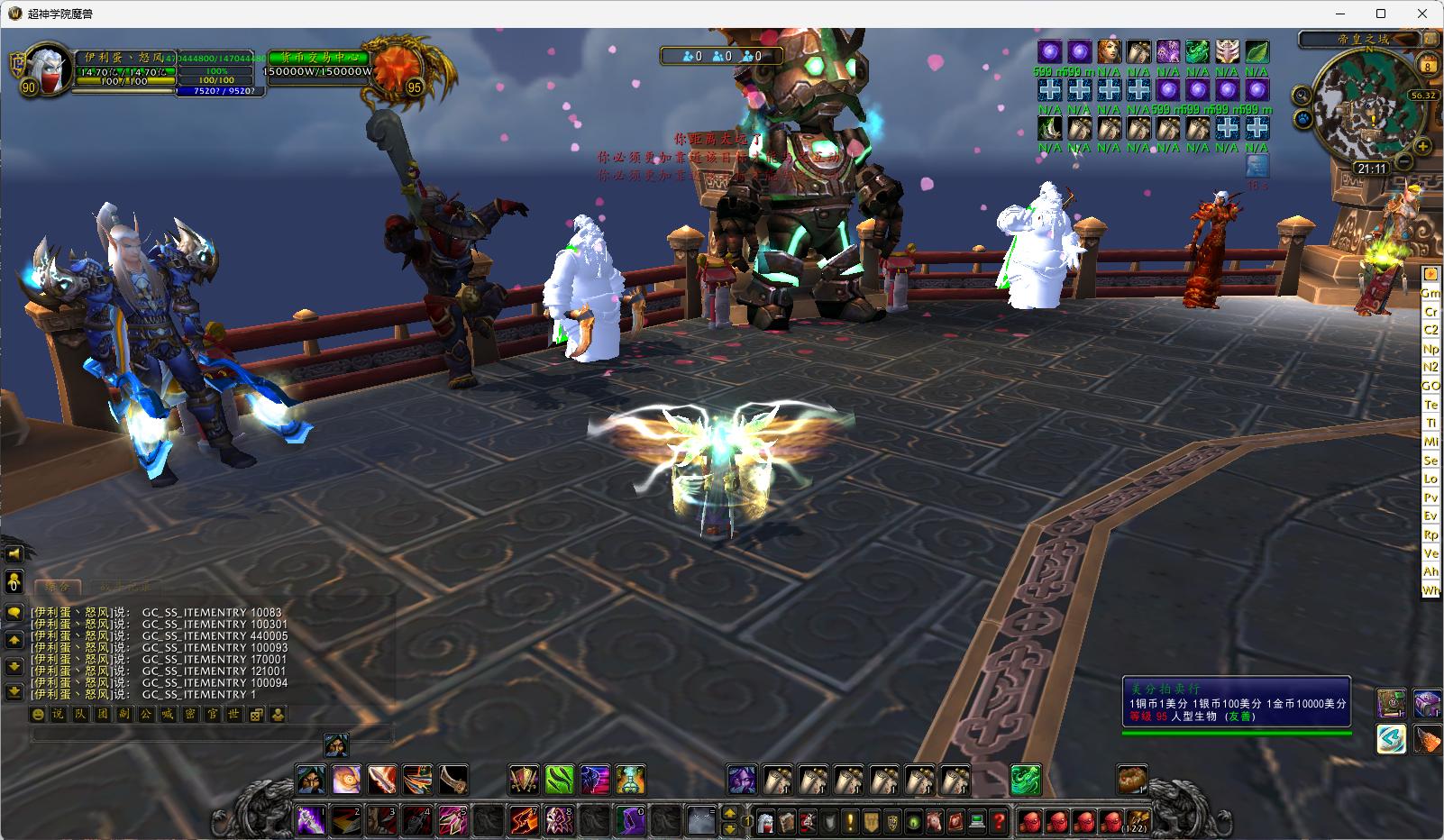The width and height of the screenshot is (1444, 840).
Task: Open the calendar button showing 8
Action: [1428, 66]
